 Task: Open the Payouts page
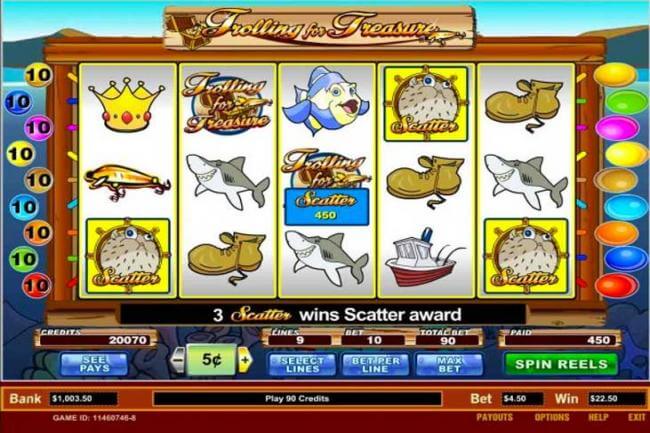click(x=494, y=417)
